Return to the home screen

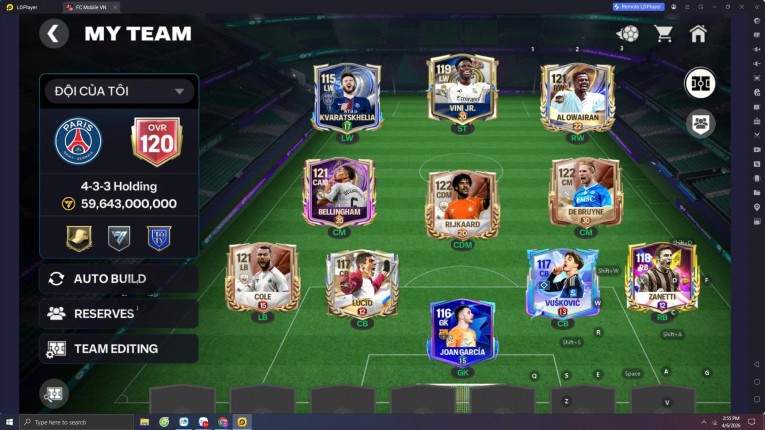click(698, 34)
